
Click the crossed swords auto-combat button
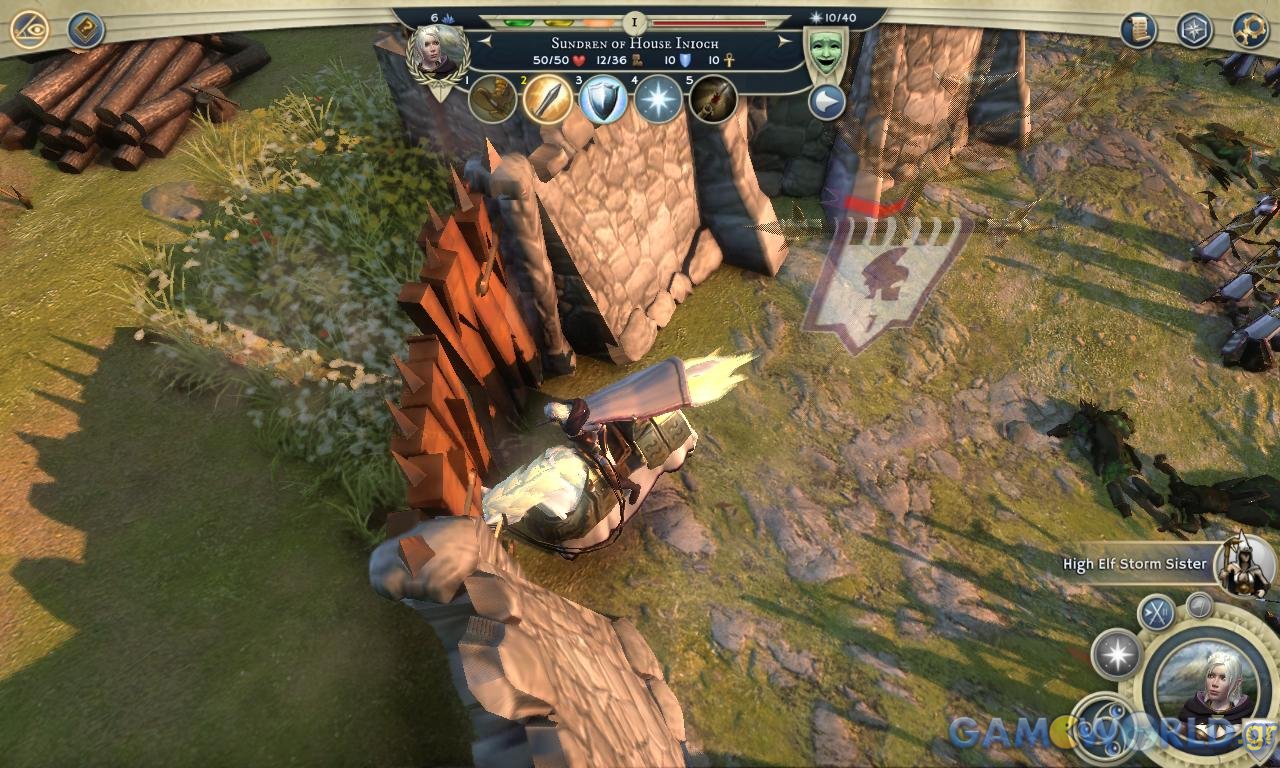pyautogui.click(x=1158, y=612)
